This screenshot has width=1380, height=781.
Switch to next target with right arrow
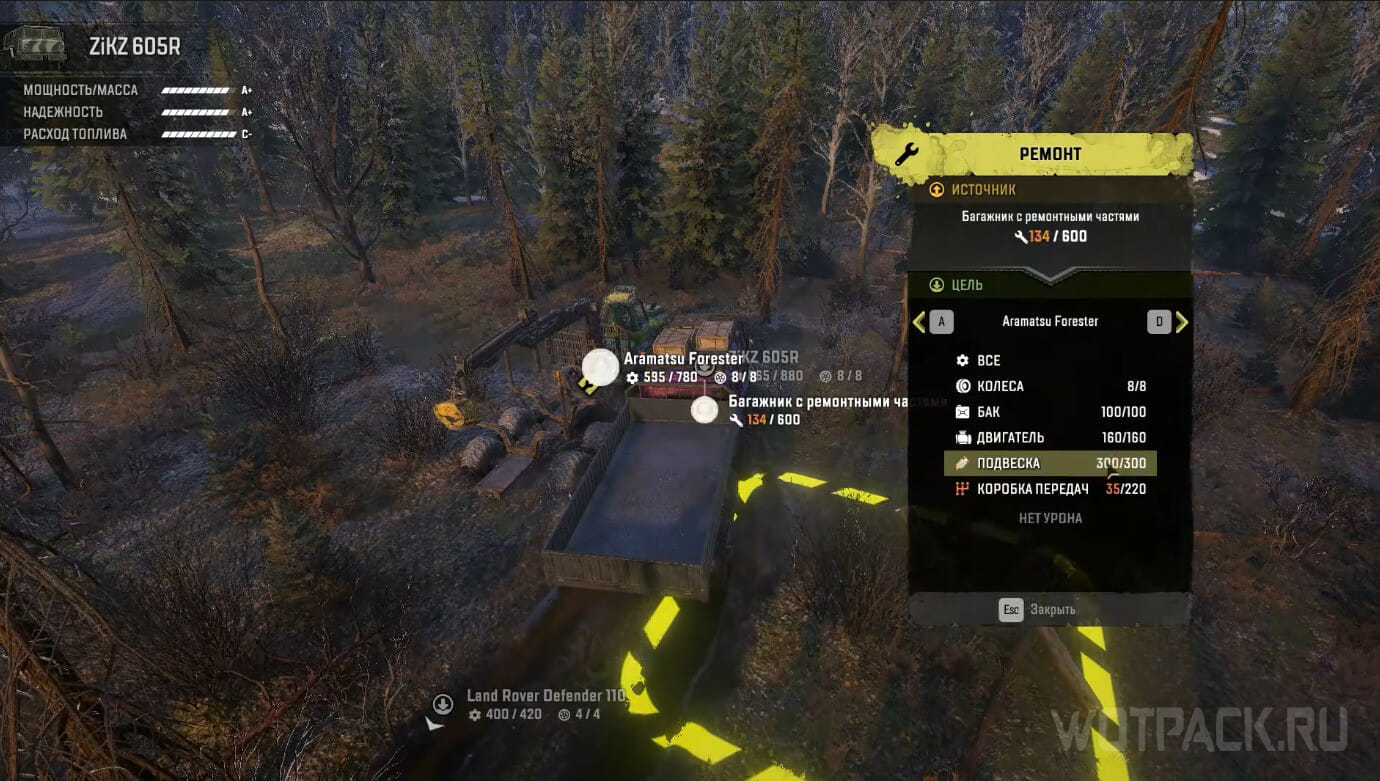1181,322
